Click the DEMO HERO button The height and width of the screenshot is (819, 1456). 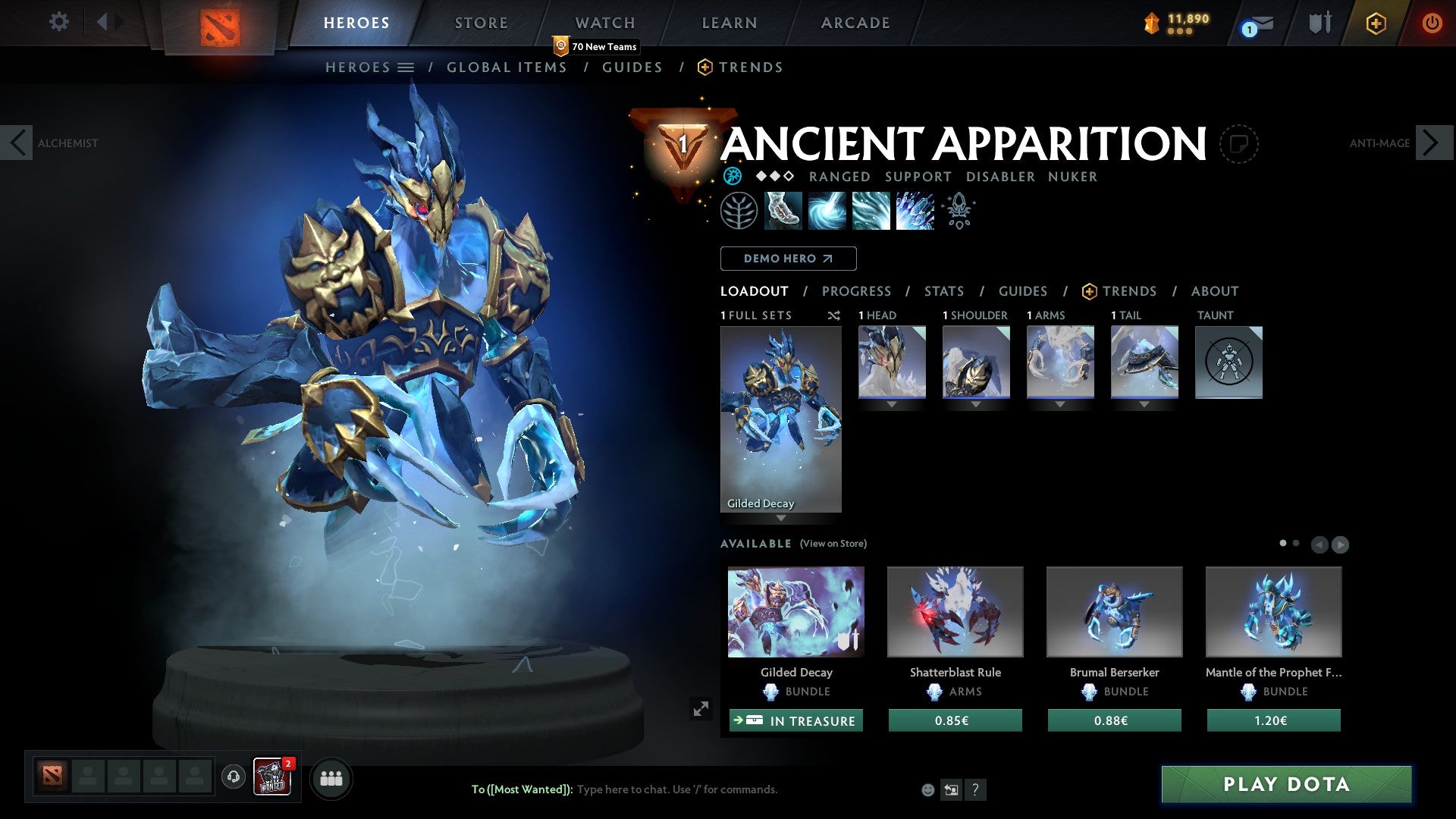[x=788, y=259]
